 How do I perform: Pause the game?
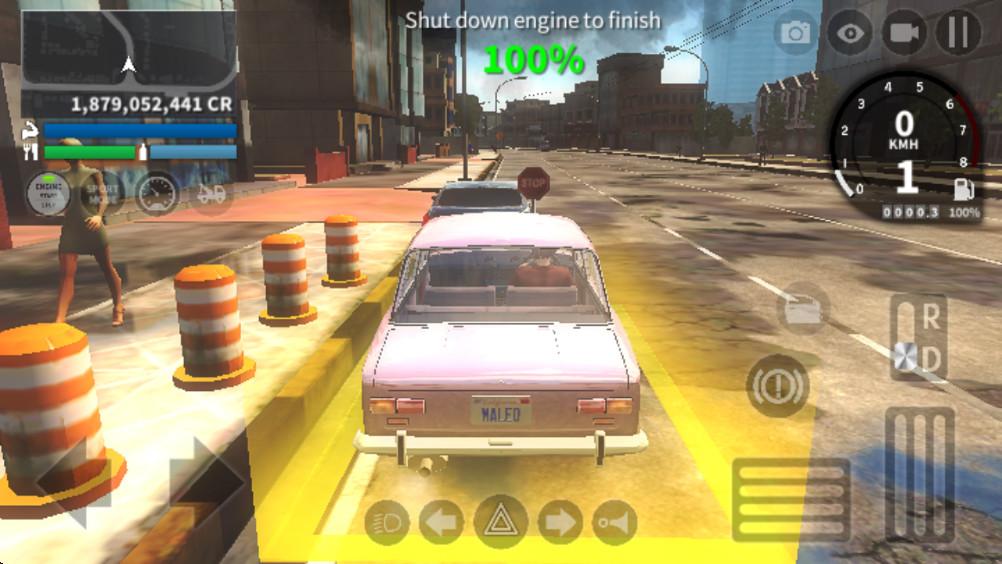point(958,33)
